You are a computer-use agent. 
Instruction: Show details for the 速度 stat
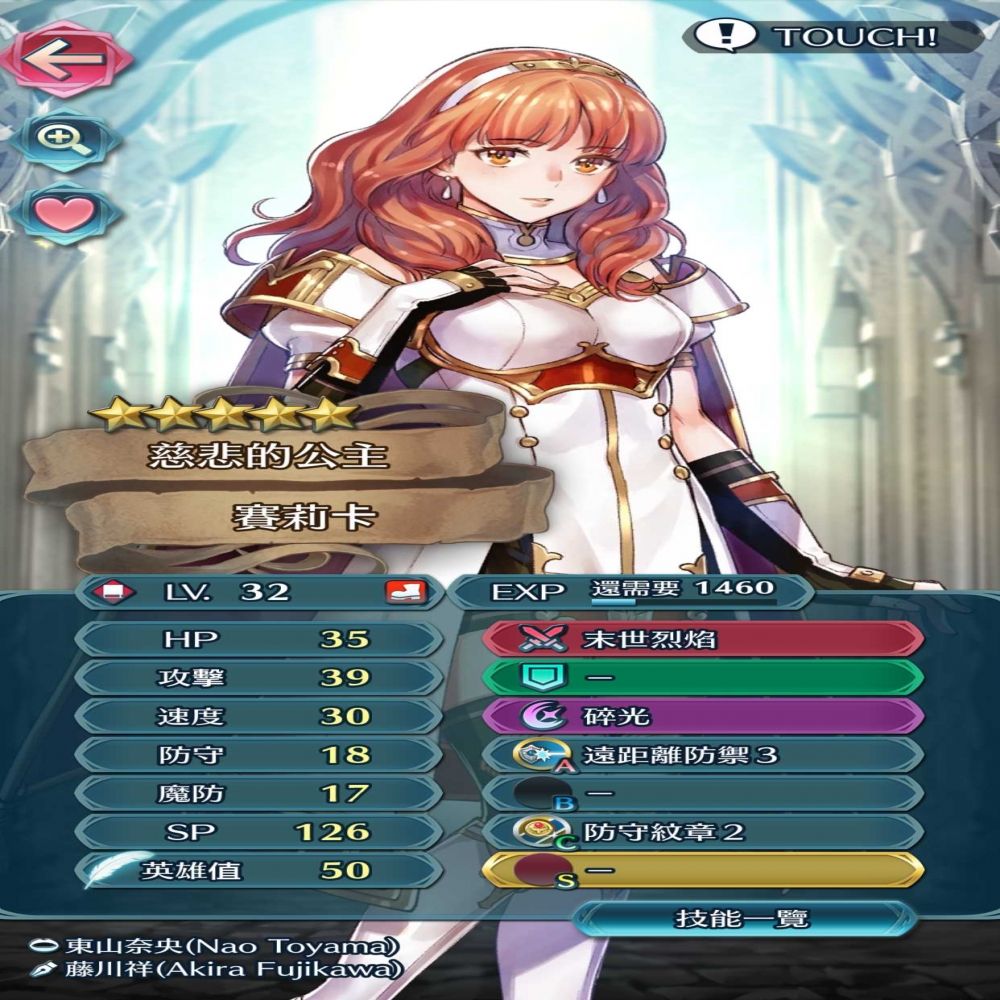(x=258, y=716)
